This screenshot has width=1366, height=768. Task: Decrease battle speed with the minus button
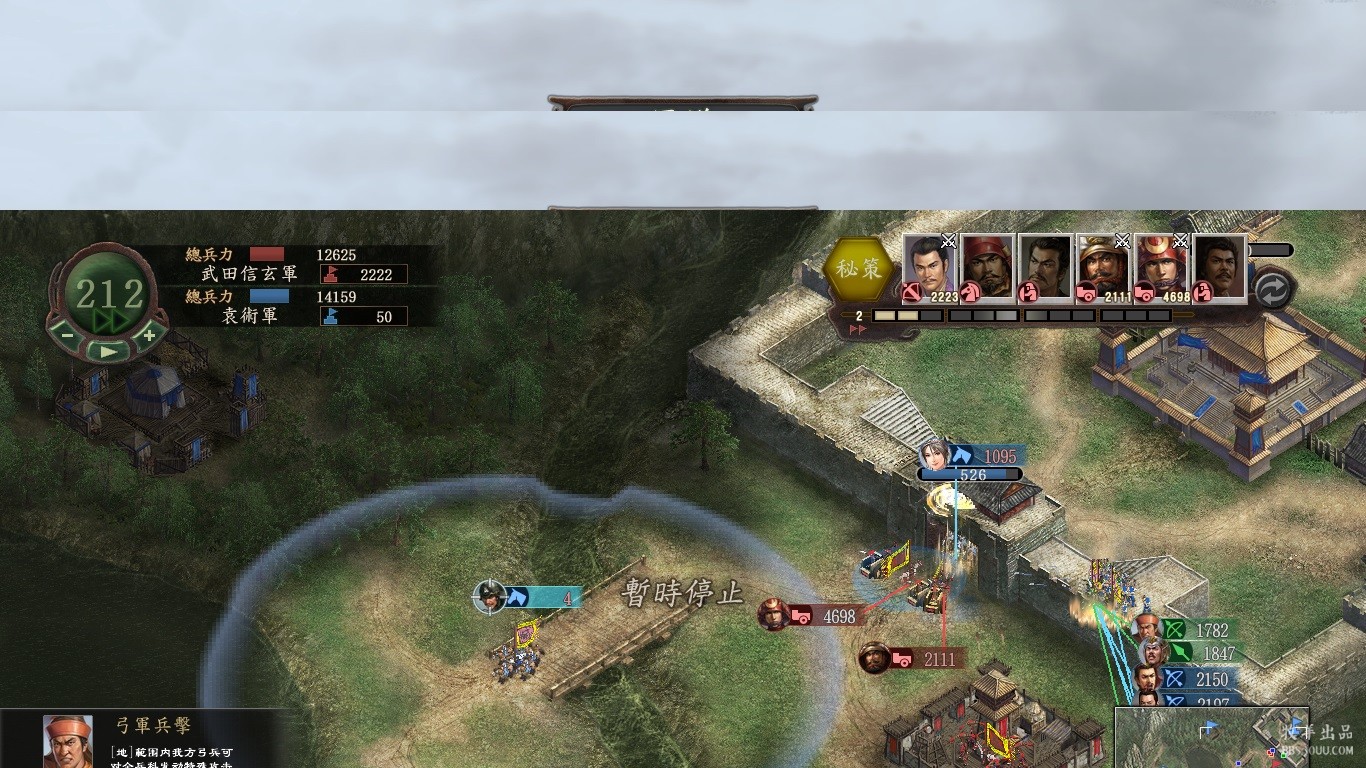(x=67, y=335)
